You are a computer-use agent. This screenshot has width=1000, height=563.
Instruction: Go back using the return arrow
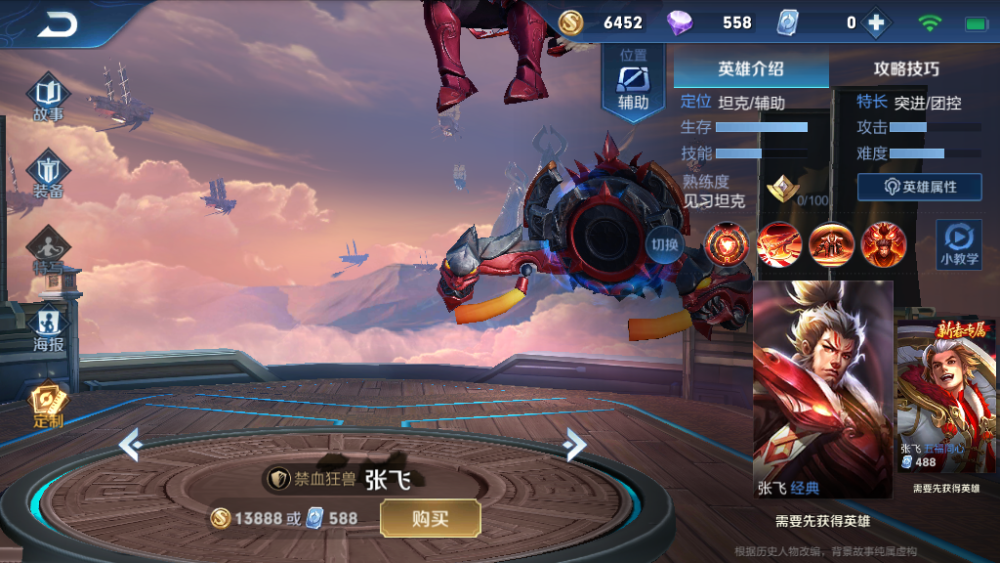click(x=58, y=24)
